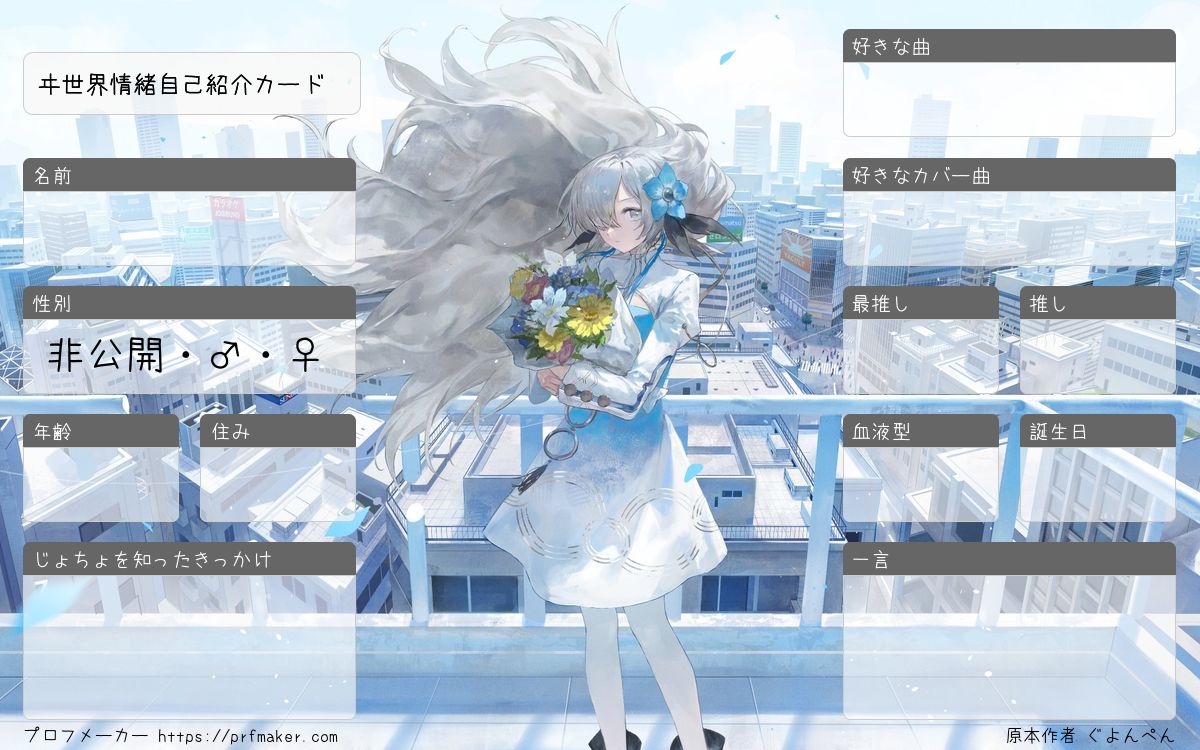The width and height of the screenshot is (1200, 750).
Task: Click the 最推し field box
Action: tap(921, 356)
